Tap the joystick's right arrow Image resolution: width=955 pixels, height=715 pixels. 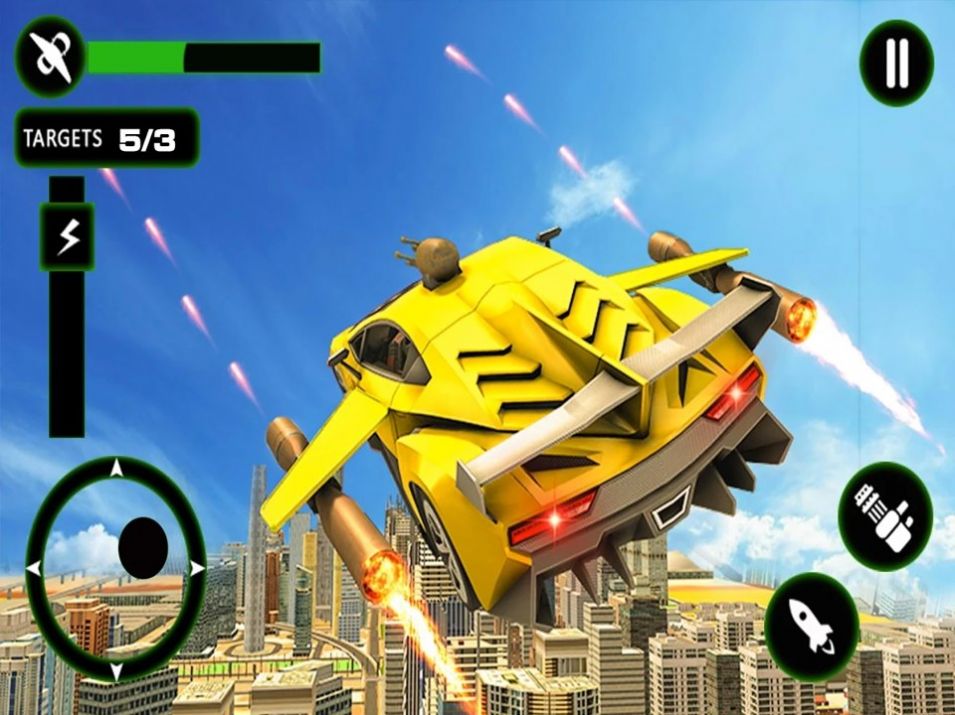point(197,568)
